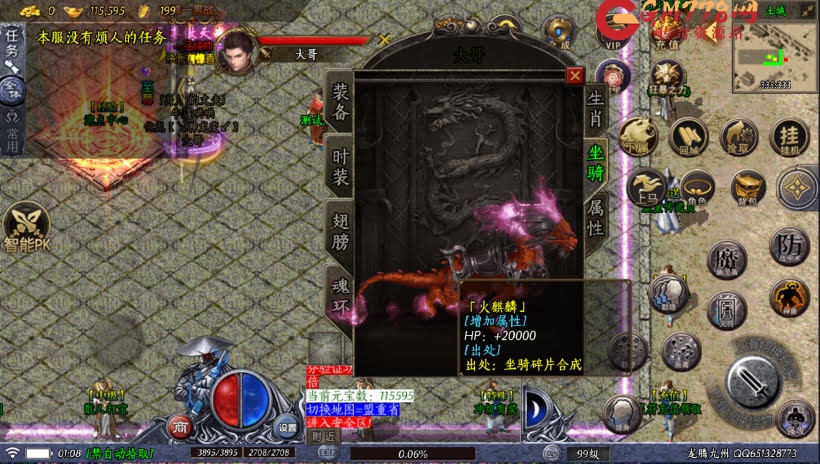Tap the large sword attack button
Screen dimensions: 820x464
click(751, 381)
